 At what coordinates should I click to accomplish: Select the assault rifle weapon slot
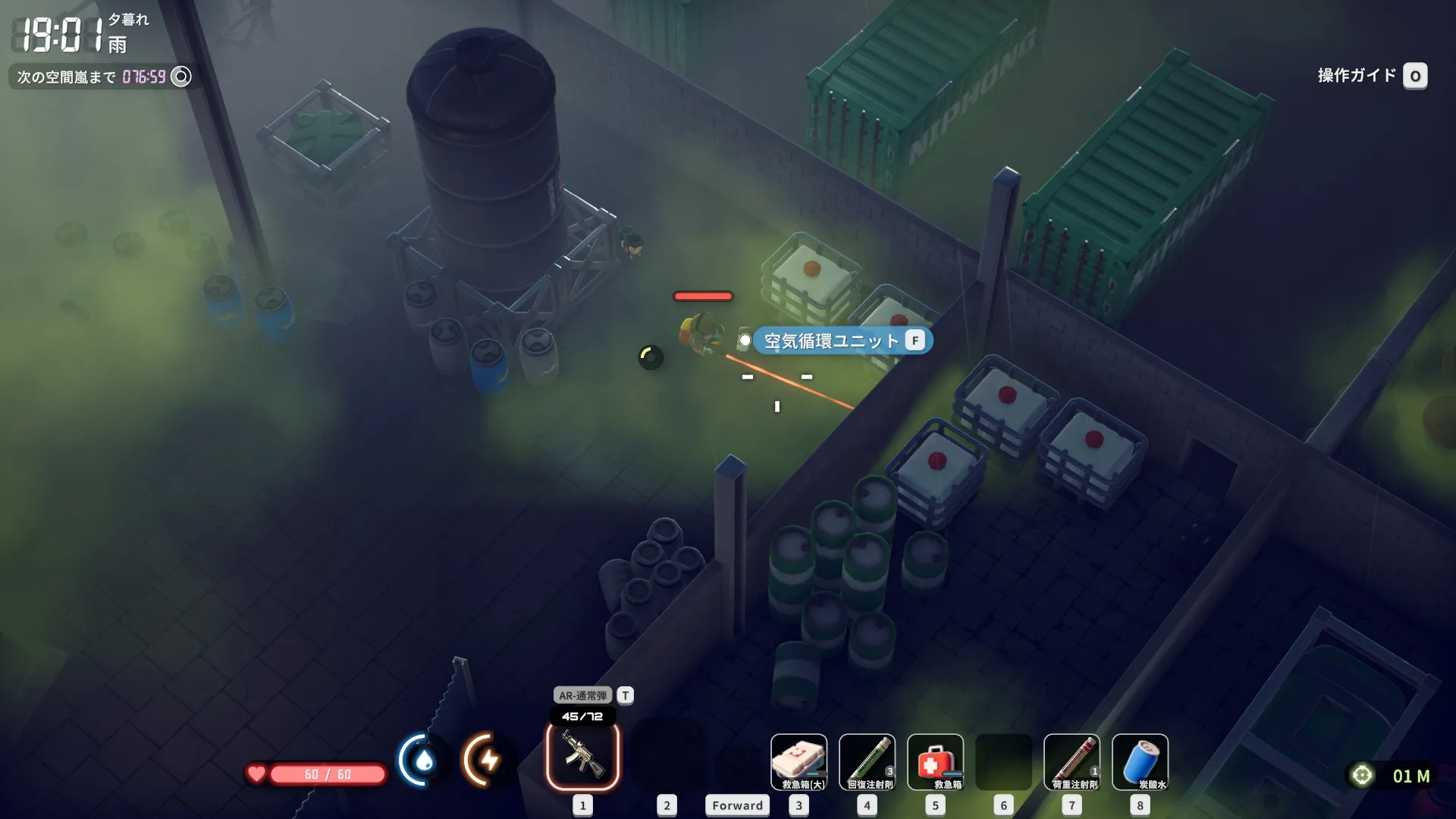tap(582, 756)
